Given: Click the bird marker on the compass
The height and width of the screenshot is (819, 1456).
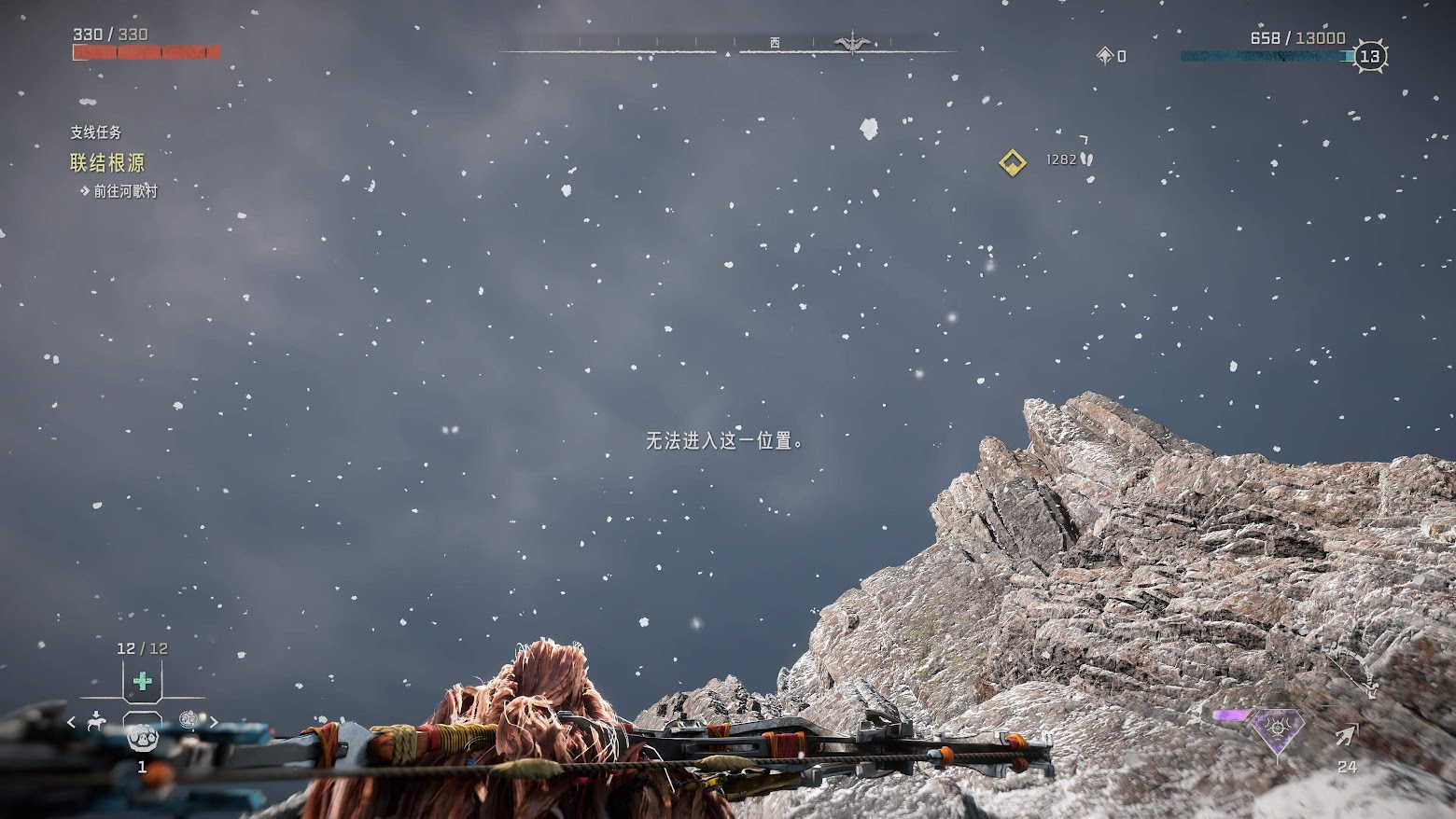Looking at the screenshot, I should (852, 43).
